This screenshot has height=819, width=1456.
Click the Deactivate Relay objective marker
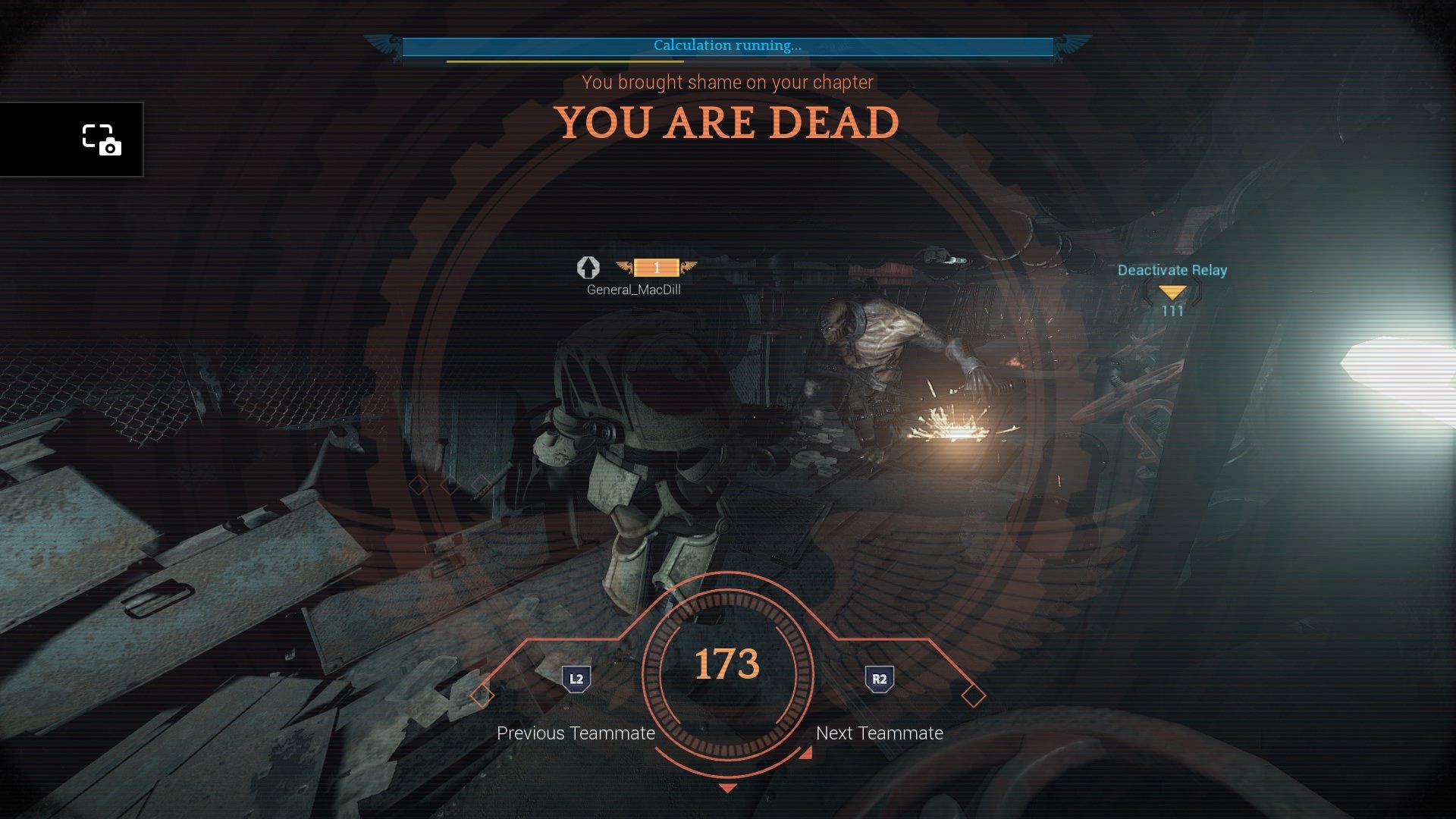pyautogui.click(x=1172, y=269)
